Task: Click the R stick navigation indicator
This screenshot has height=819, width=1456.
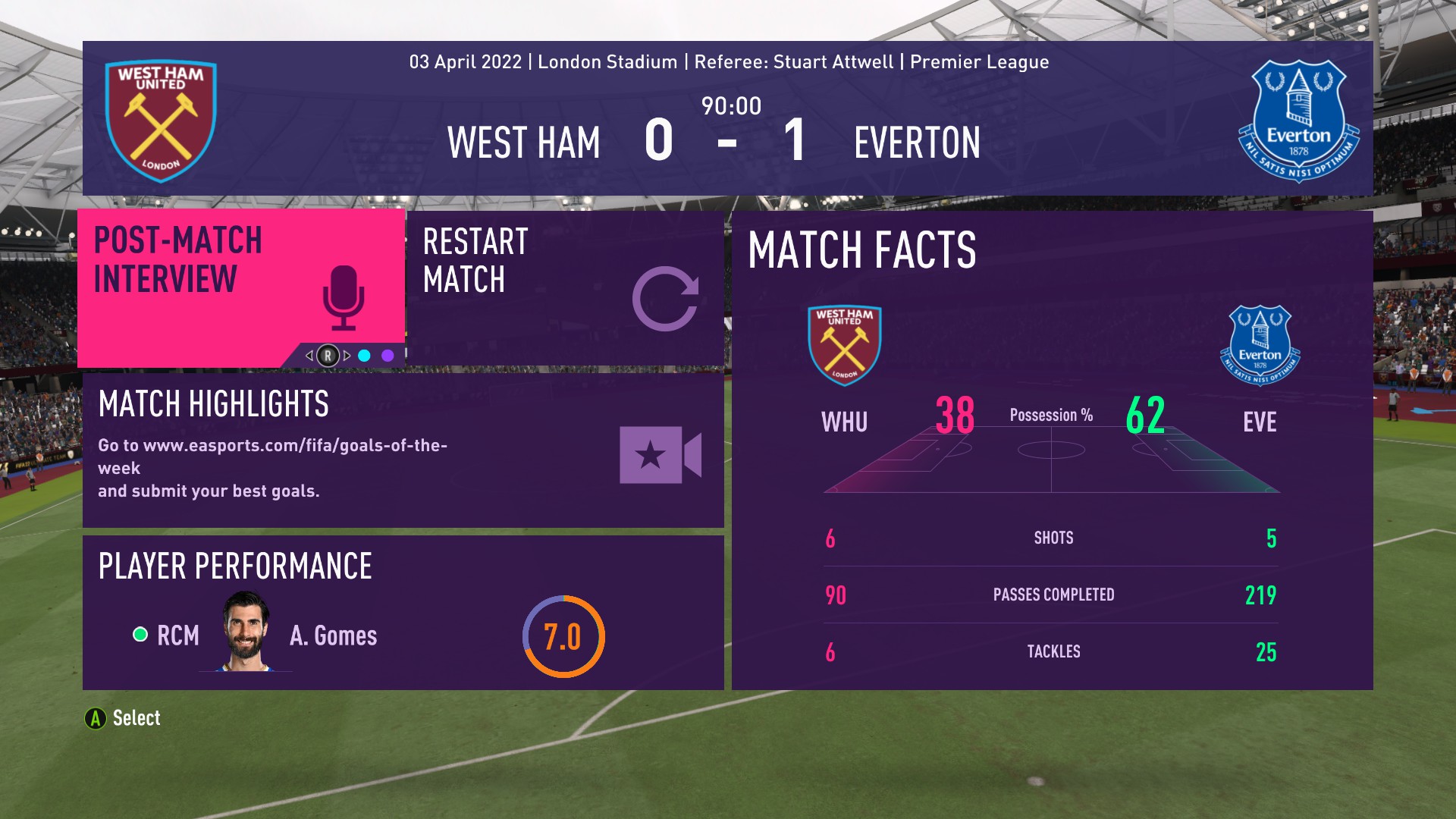Action: (328, 354)
